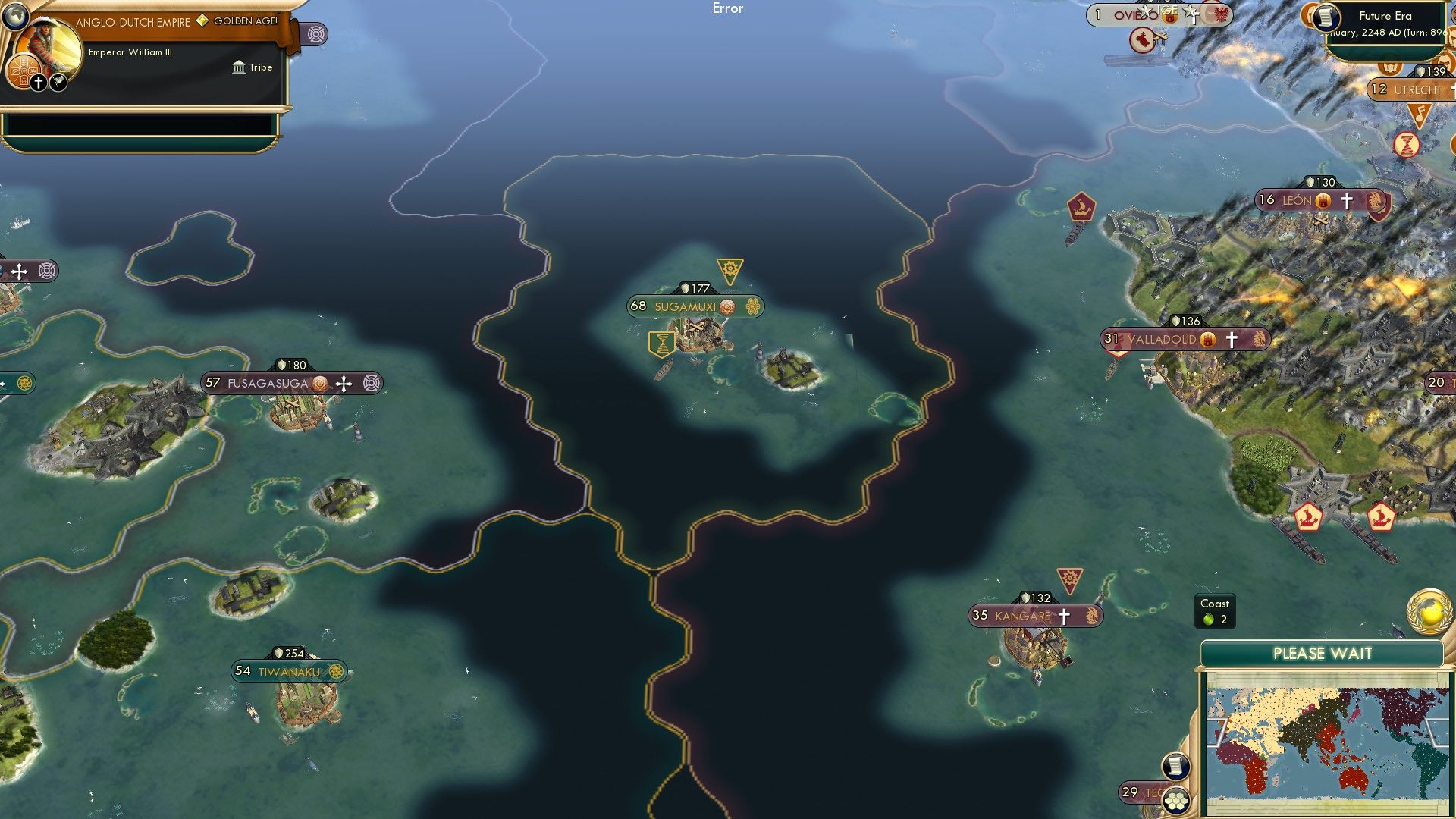Click the globe icon above the leader portrait

click(17, 17)
